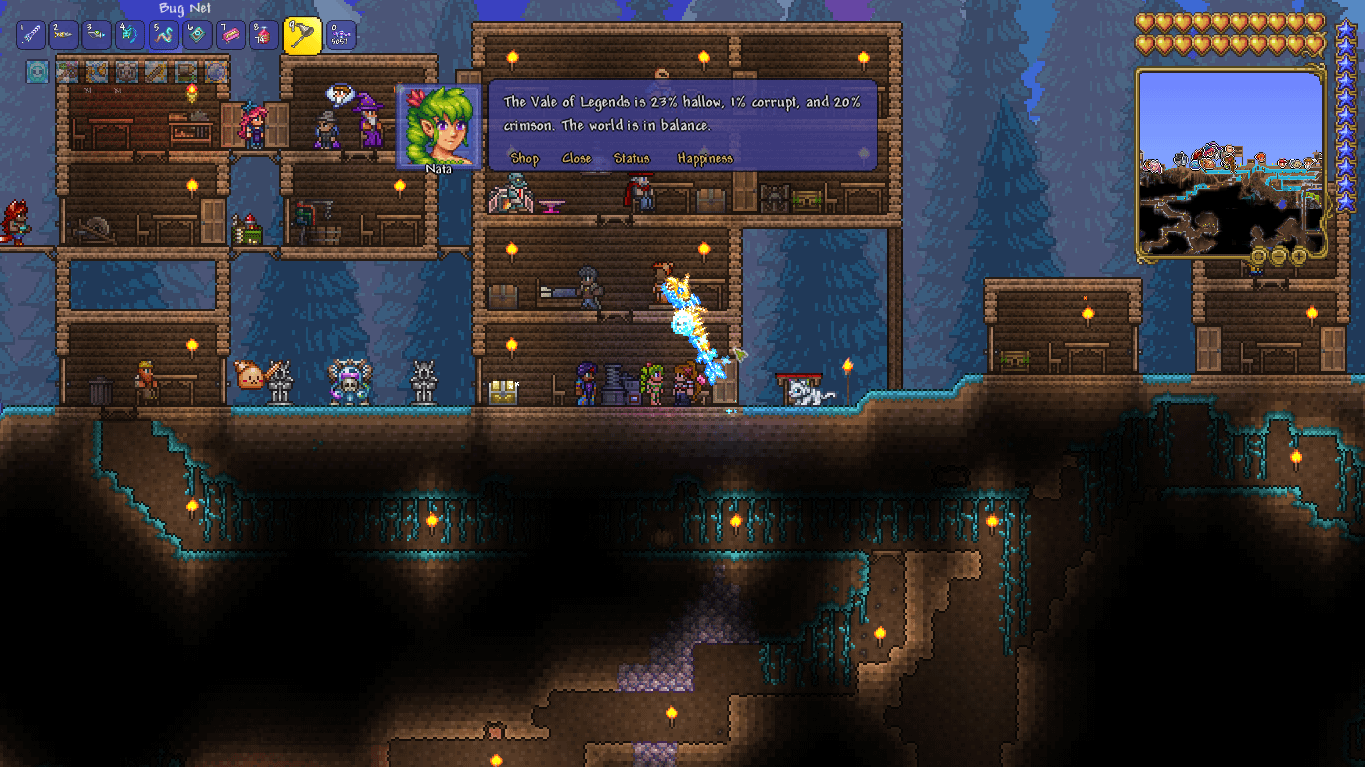Close the Dryad dialogue window

click(576, 158)
